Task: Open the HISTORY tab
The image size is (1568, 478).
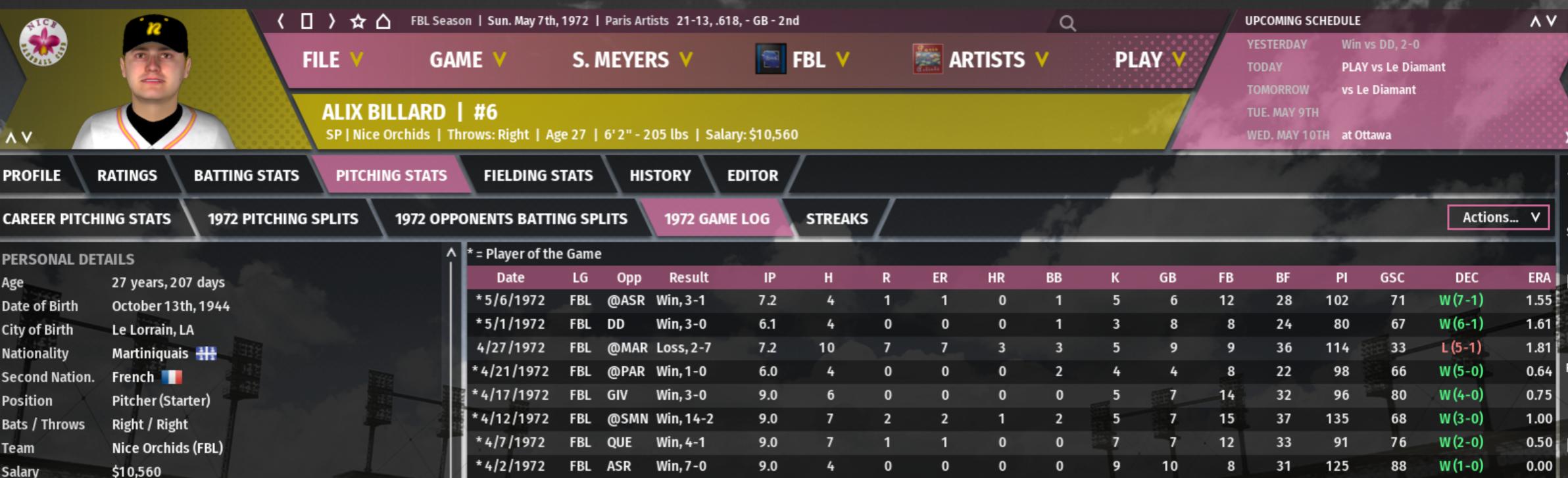Action: point(660,176)
